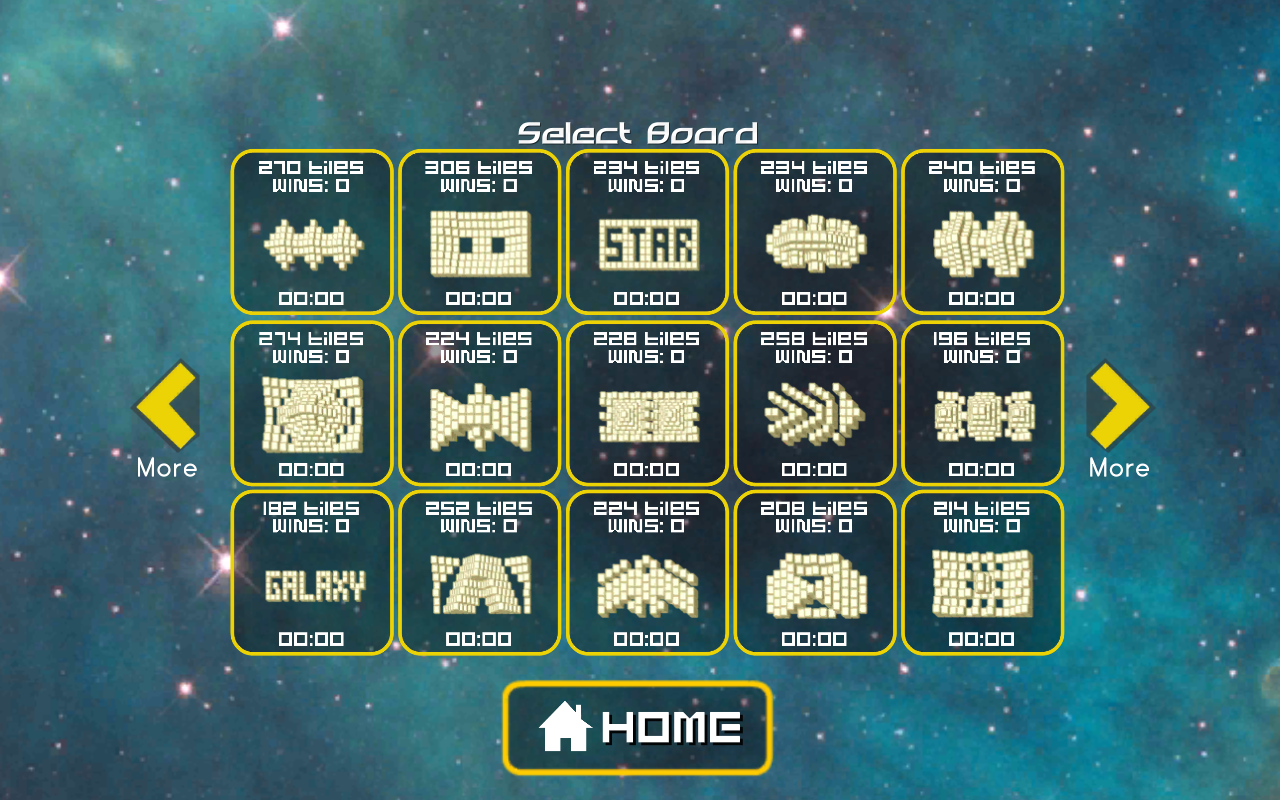Click the house icon on HOME button
The height and width of the screenshot is (800, 1280).
[x=566, y=727]
